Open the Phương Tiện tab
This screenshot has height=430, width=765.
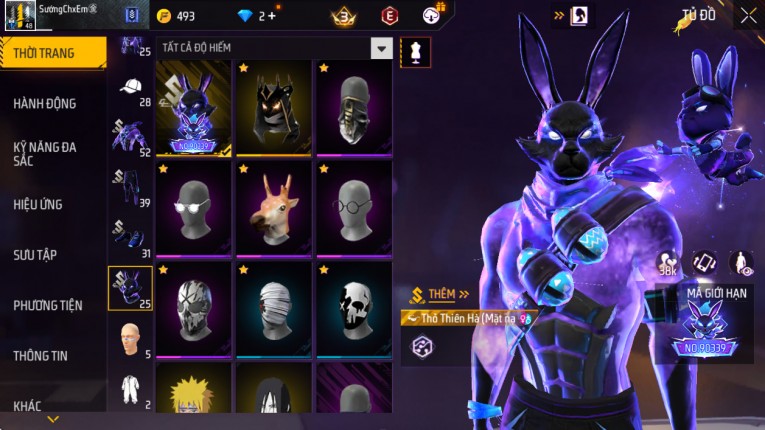click(48, 305)
